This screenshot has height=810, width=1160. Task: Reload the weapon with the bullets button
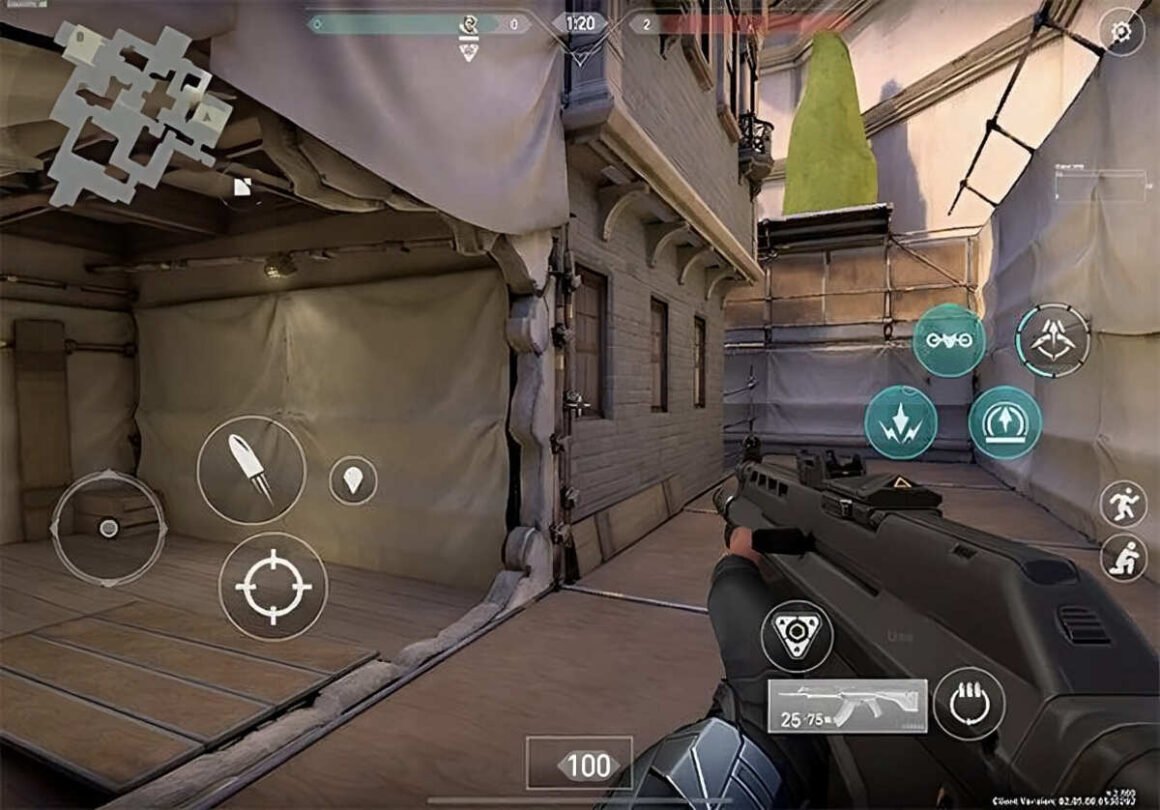(x=969, y=704)
